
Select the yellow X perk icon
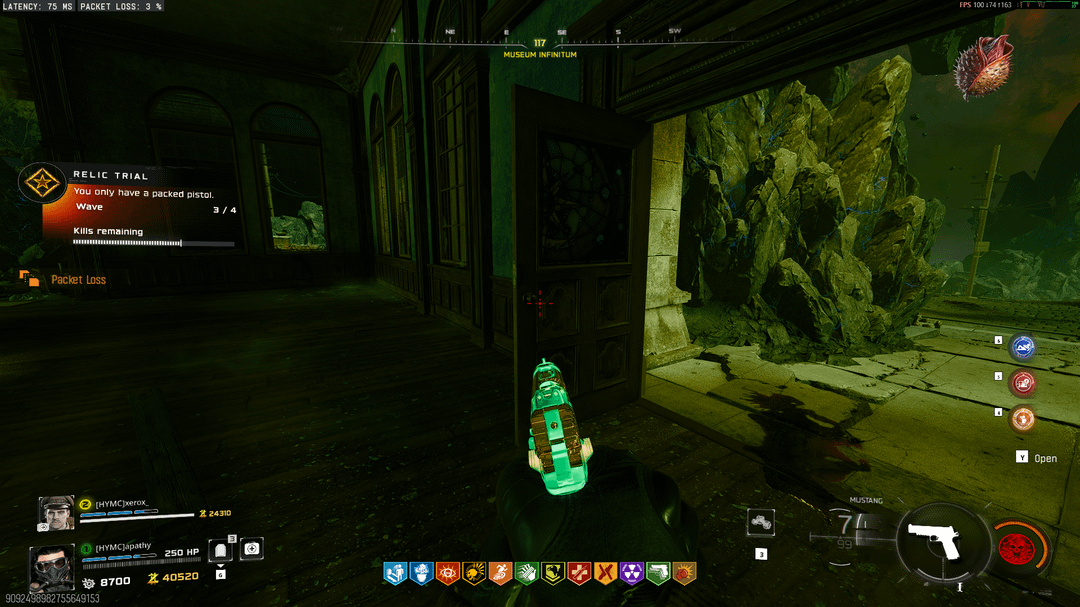point(605,573)
